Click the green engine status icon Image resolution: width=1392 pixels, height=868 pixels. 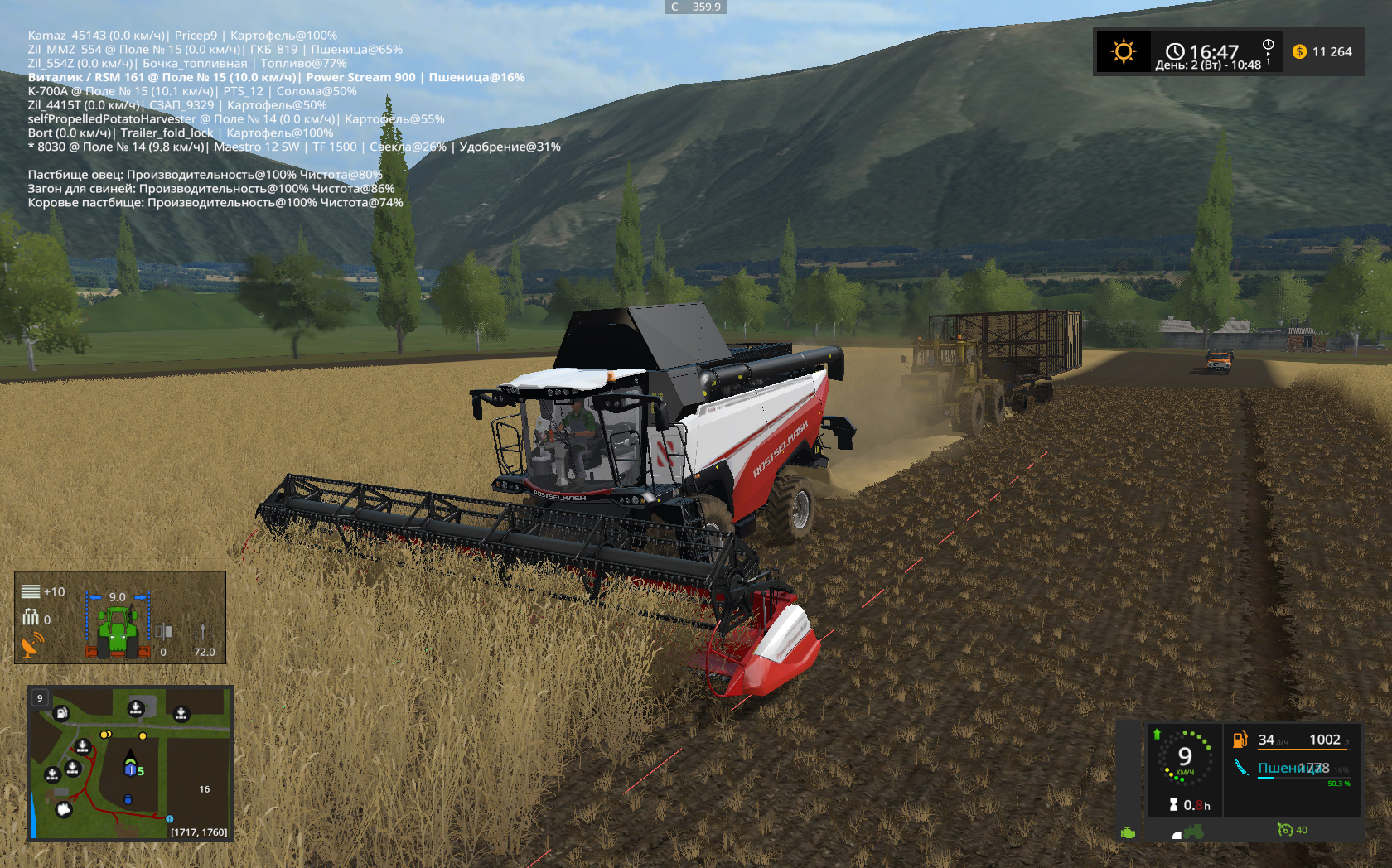tap(1128, 832)
